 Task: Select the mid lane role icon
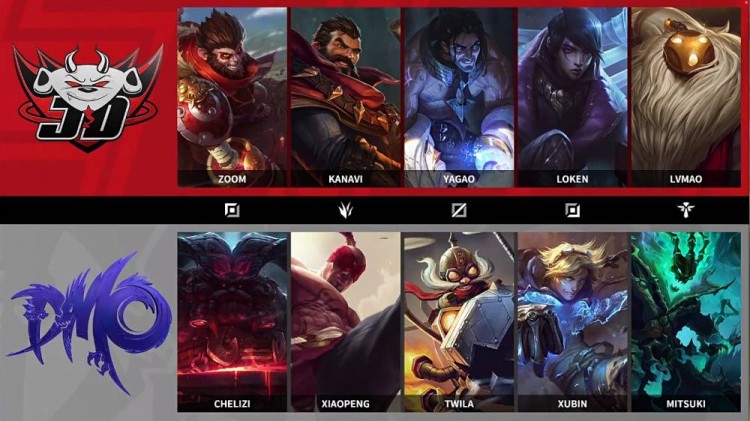[459, 211]
